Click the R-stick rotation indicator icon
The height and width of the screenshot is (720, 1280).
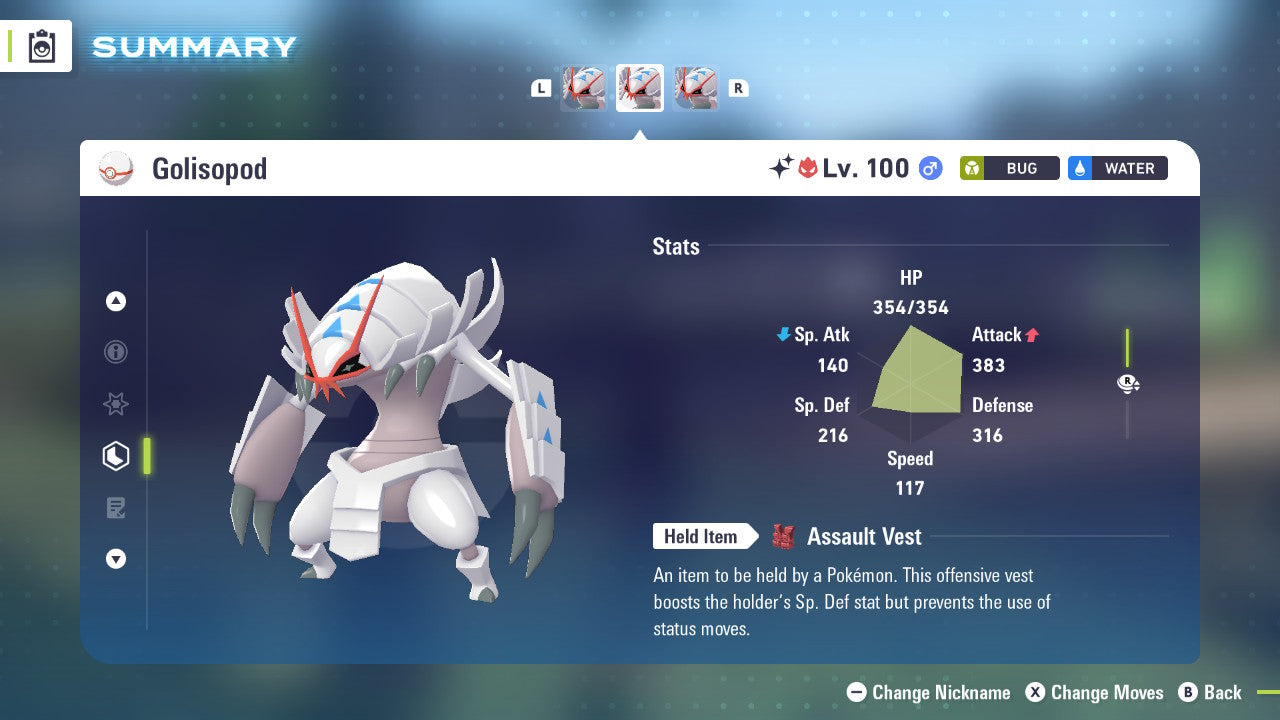tap(1128, 383)
